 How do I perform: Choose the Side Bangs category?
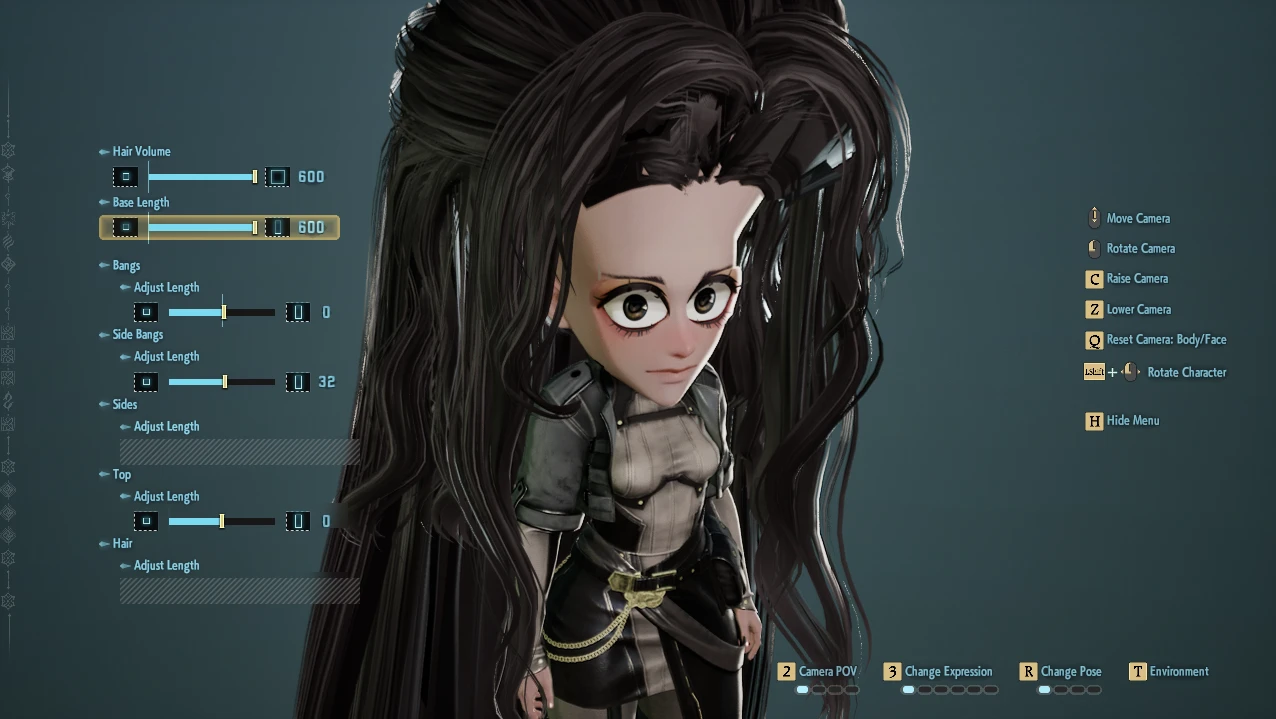(137, 335)
